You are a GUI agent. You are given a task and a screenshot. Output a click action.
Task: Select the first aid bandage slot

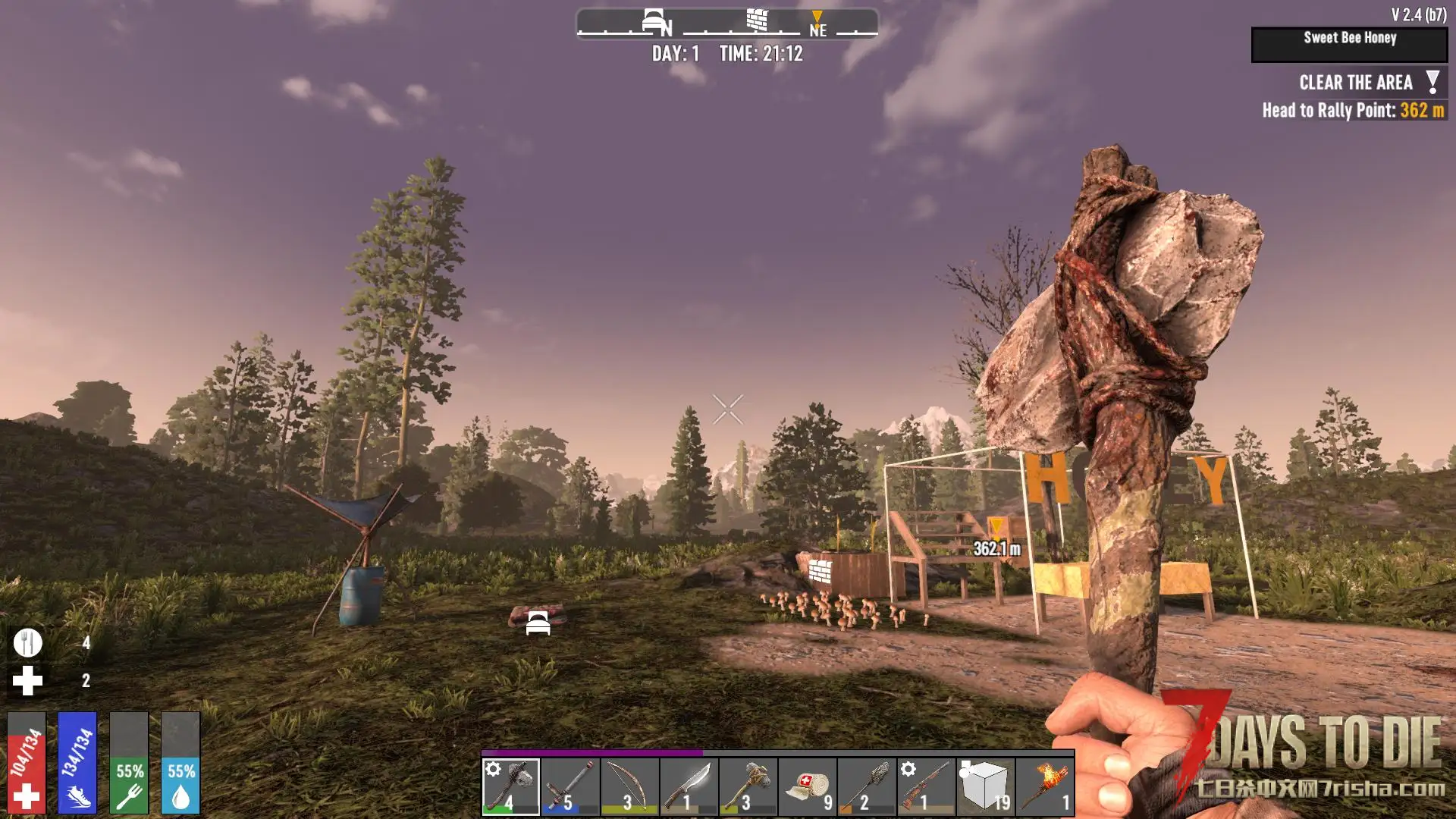[808, 786]
